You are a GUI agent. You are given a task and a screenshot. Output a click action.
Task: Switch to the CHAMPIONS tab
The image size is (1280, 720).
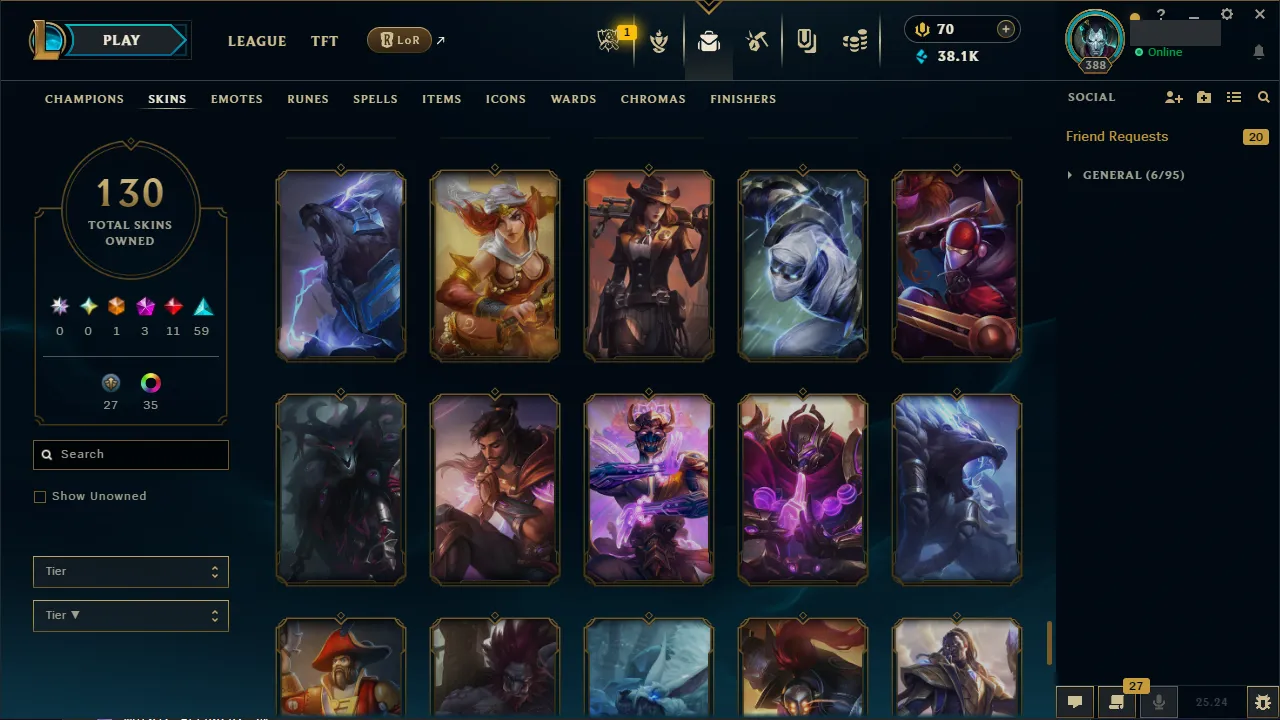click(84, 99)
